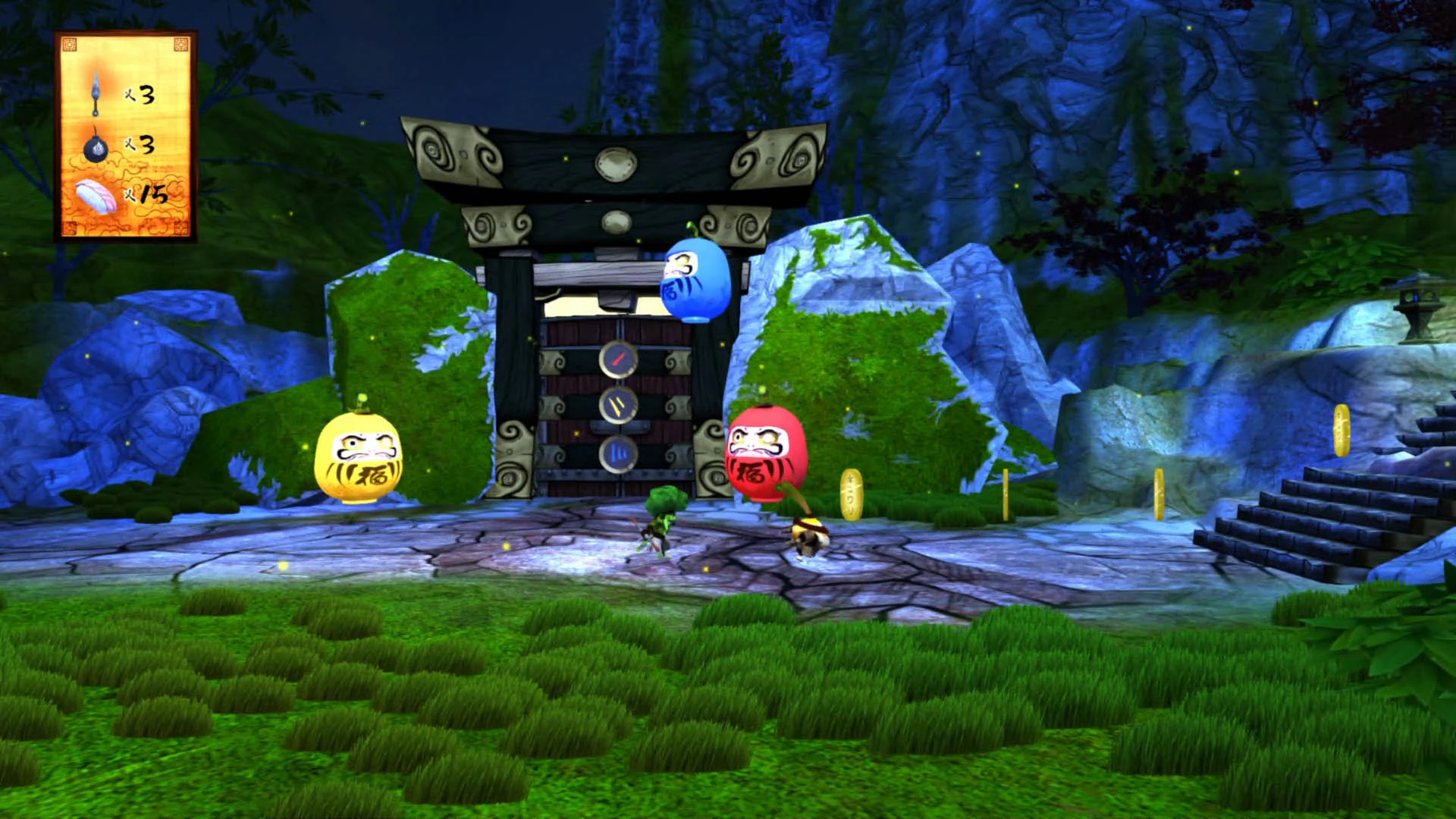The image size is (1456, 819).
Task: Select the gate's round stone emblem above the beam
Action: [618, 159]
